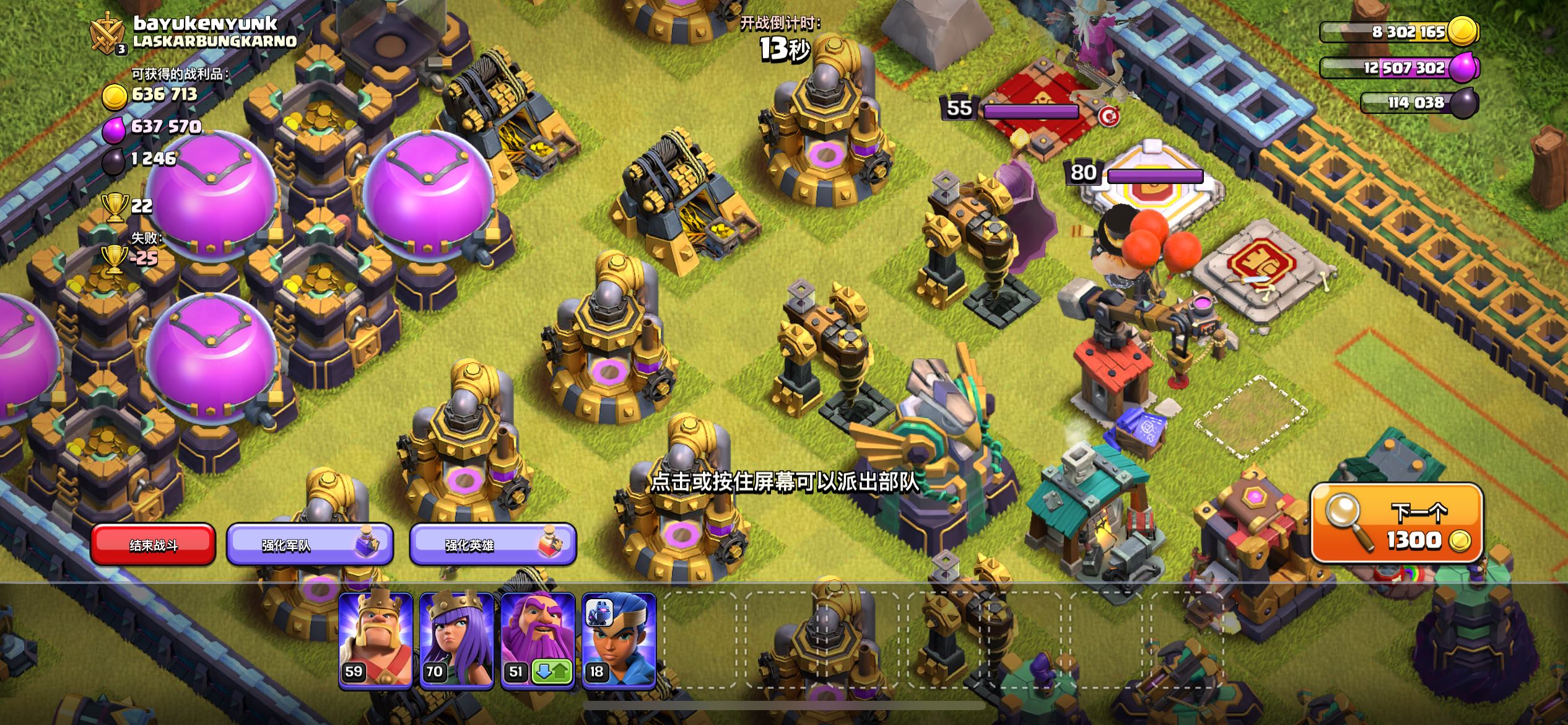The width and height of the screenshot is (1568, 725).
Task: Find next opponent with 下一个 button
Action: 1396,524
